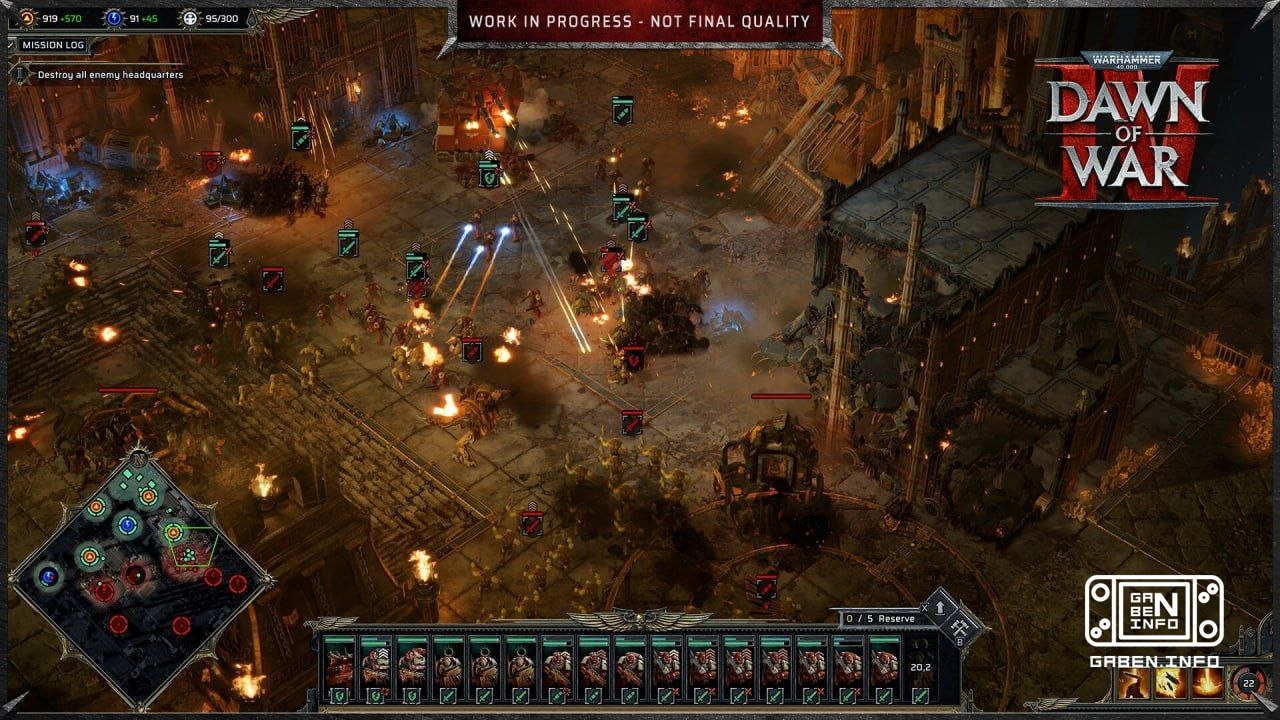Click the objective Destroy all enemy headquarters

[x=111, y=74]
